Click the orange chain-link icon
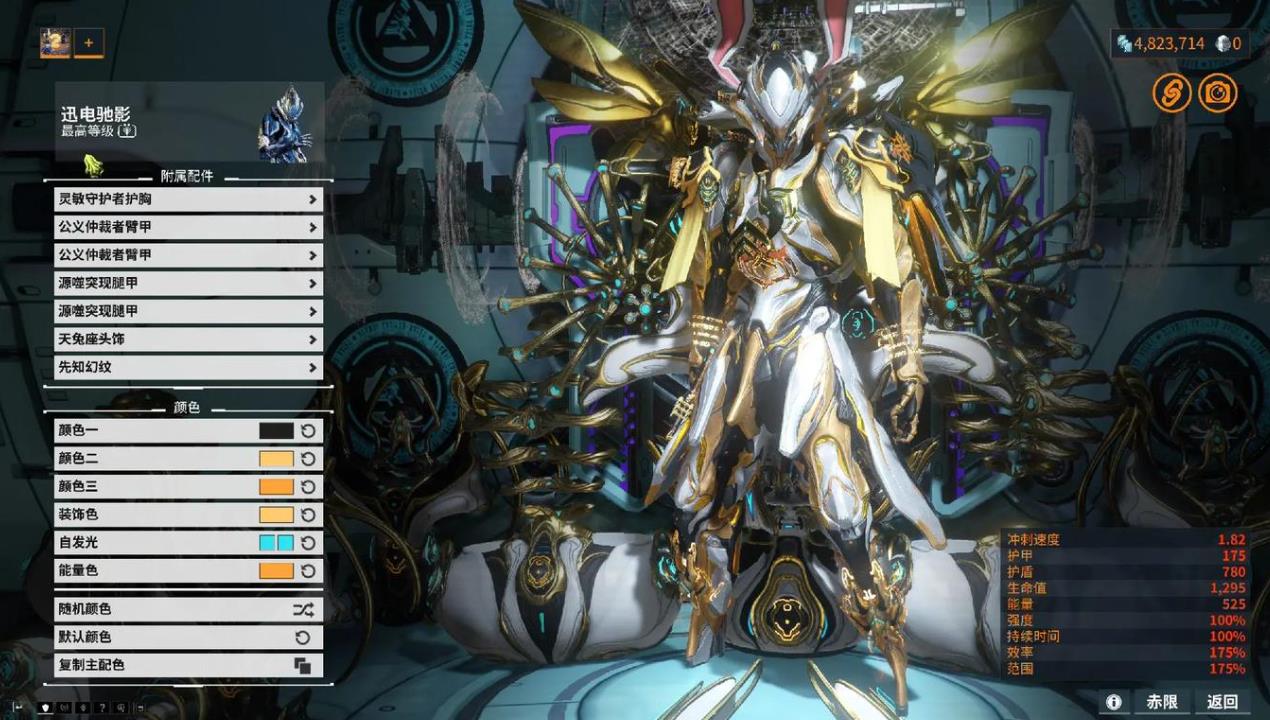Viewport: 1270px width, 720px height. pos(1171,93)
